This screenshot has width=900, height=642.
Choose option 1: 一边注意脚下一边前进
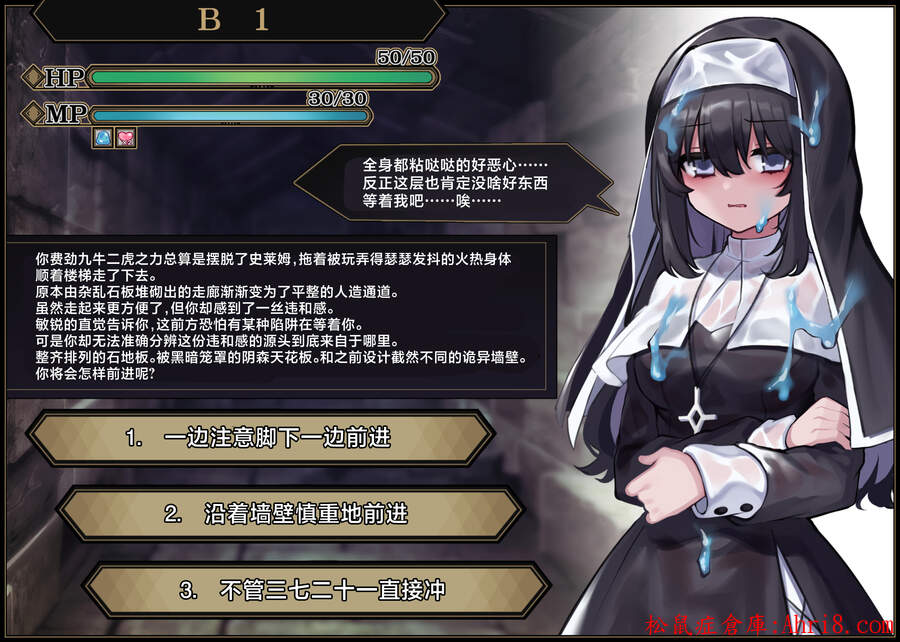[259, 438]
